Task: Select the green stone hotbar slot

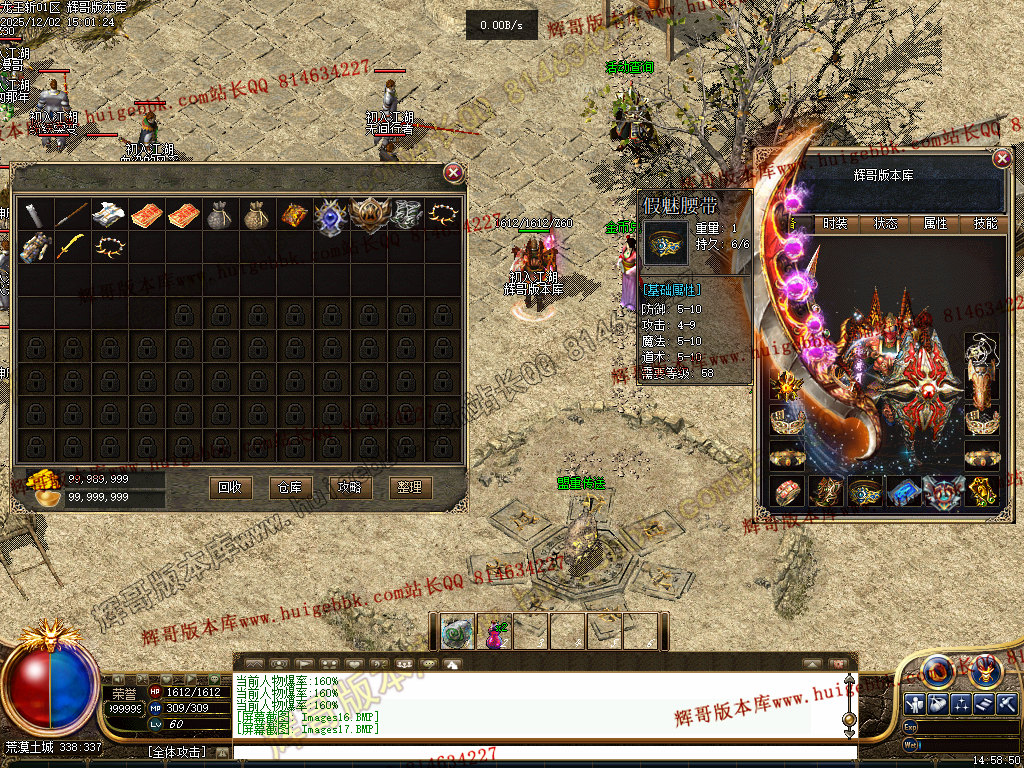Action: click(x=458, y=631)
